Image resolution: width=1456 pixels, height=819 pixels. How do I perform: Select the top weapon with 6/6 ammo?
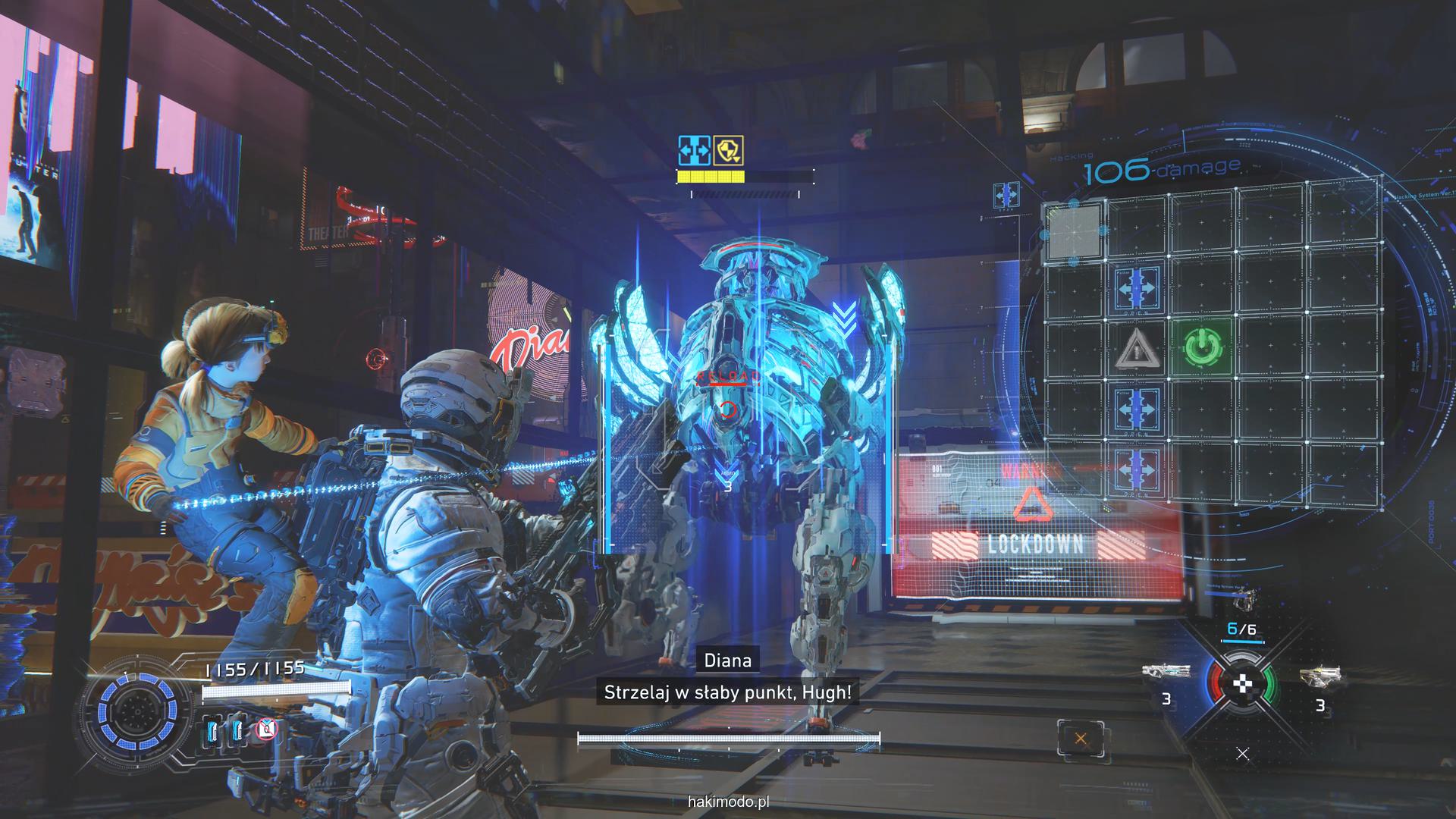(x=1241, y=603)
